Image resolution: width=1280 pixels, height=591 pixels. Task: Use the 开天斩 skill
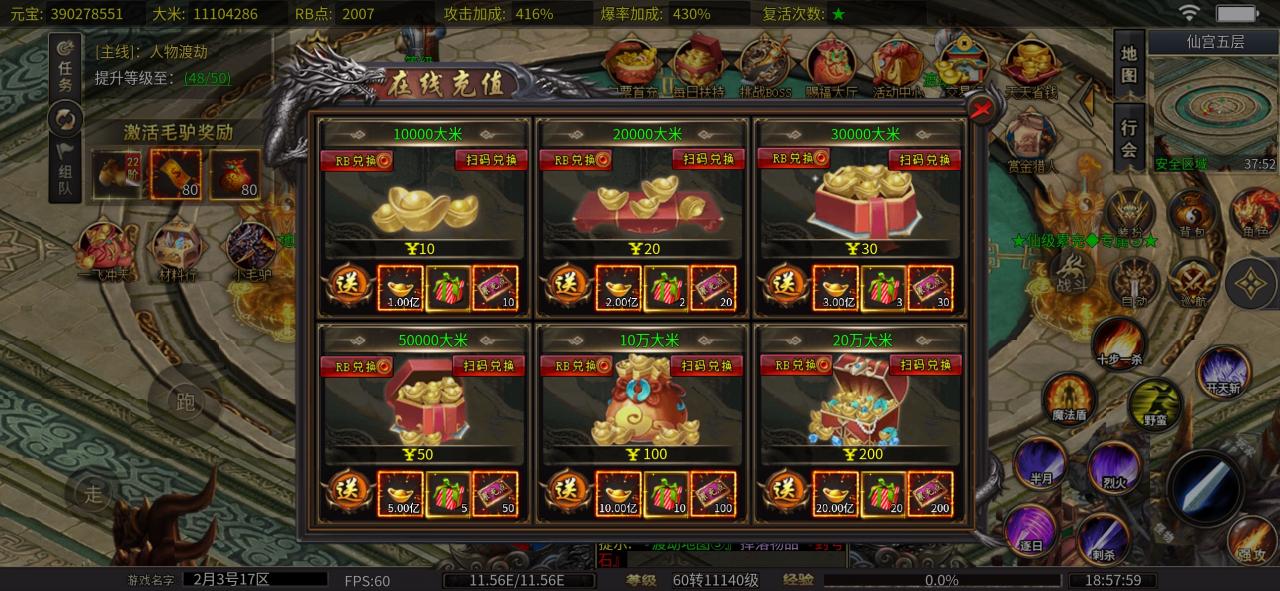1222,371
